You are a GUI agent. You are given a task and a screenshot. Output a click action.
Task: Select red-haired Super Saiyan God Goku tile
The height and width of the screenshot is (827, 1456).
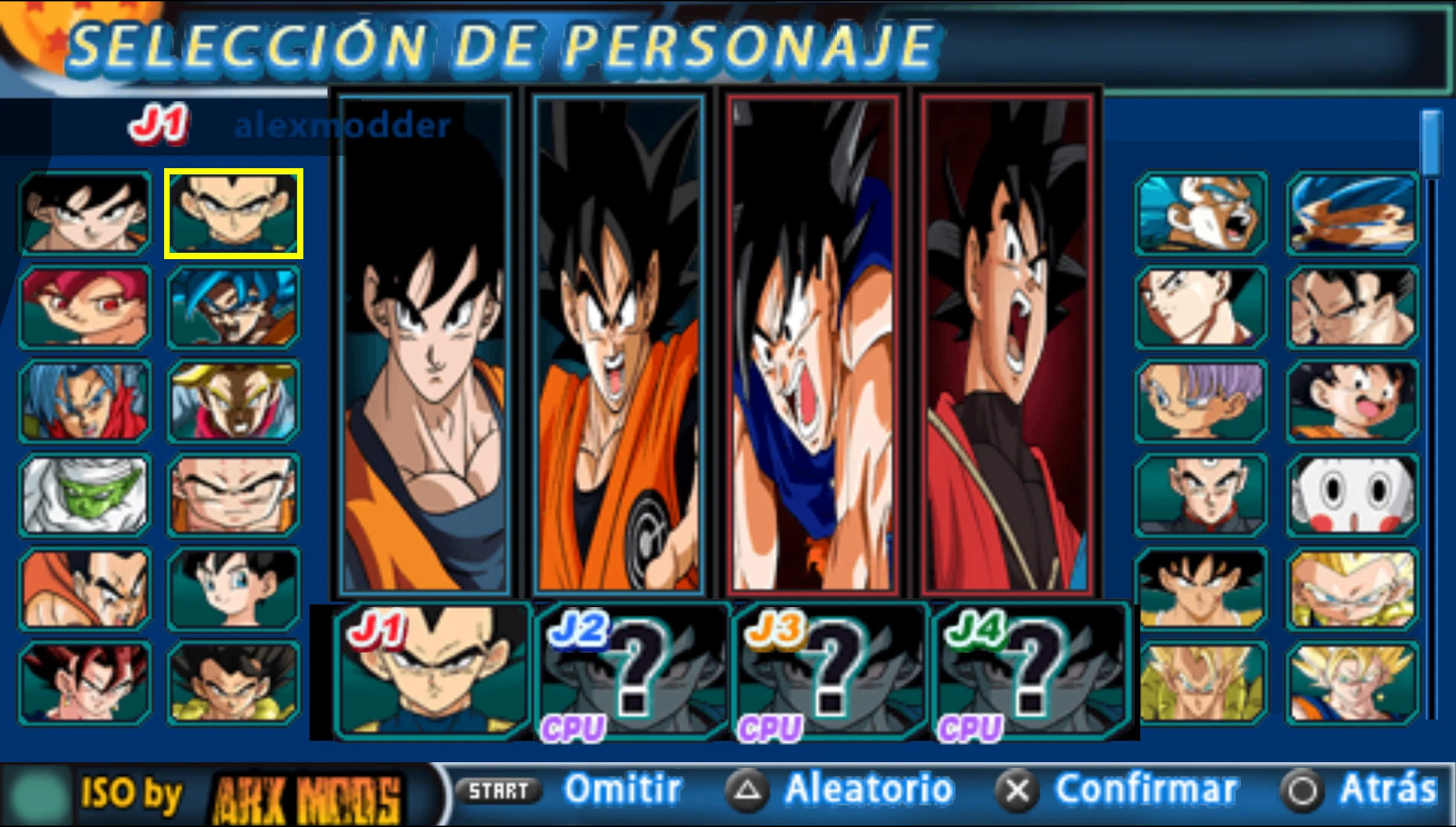coord(85,307)
